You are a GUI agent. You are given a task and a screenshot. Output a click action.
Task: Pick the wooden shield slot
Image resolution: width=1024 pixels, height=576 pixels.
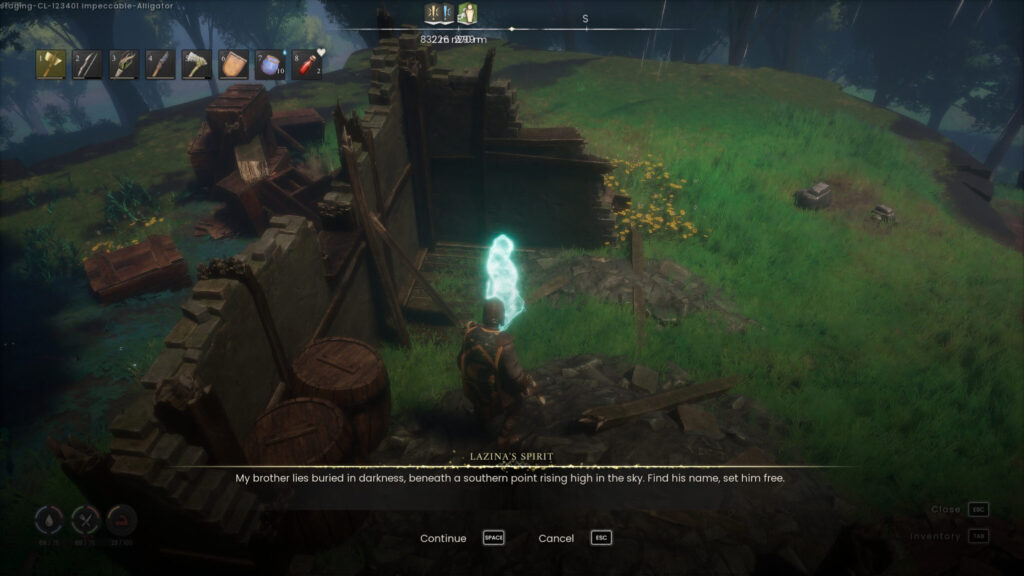pos(233,65)
